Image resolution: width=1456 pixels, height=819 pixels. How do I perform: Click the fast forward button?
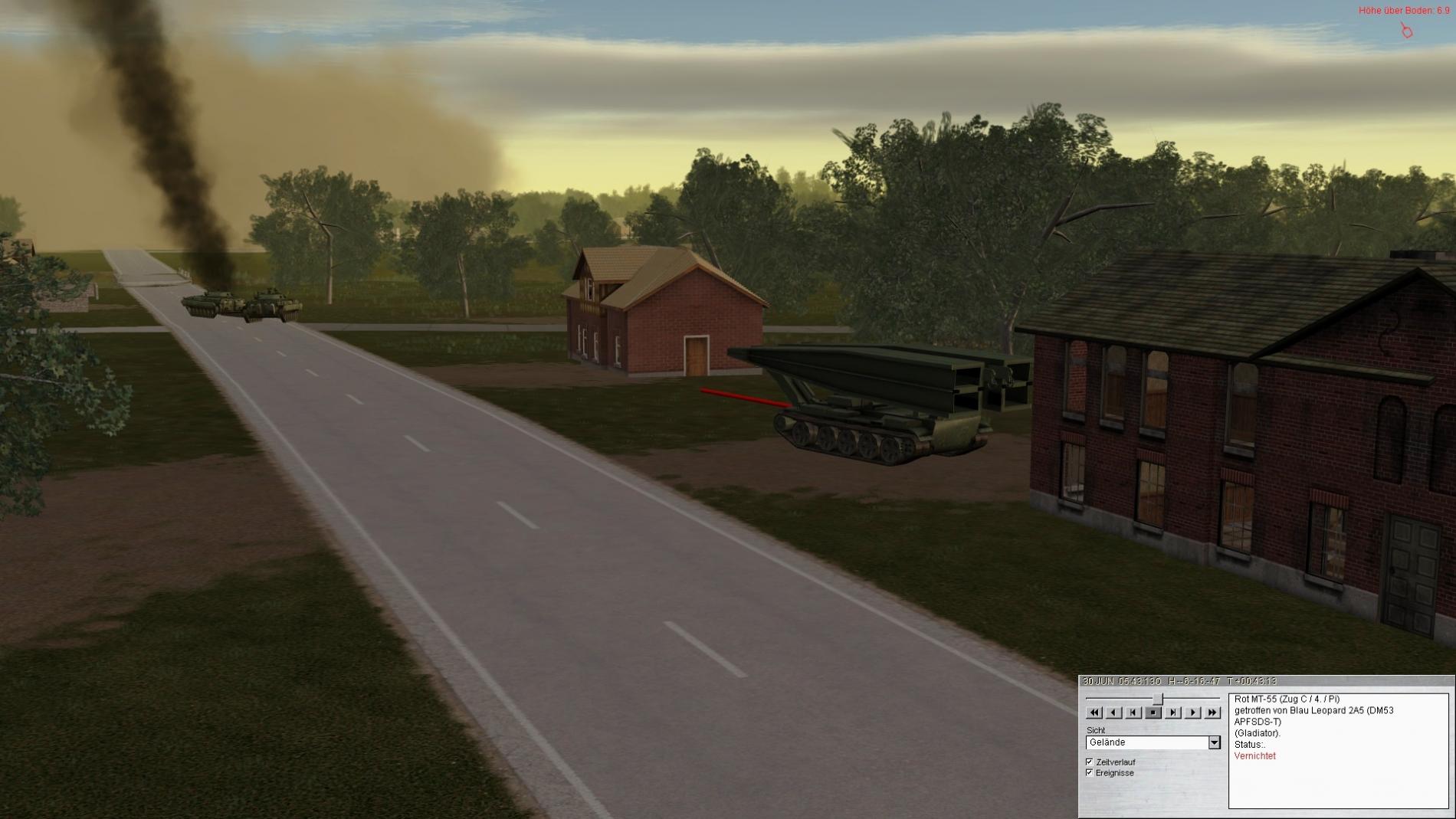click(x=1212, y=713)
